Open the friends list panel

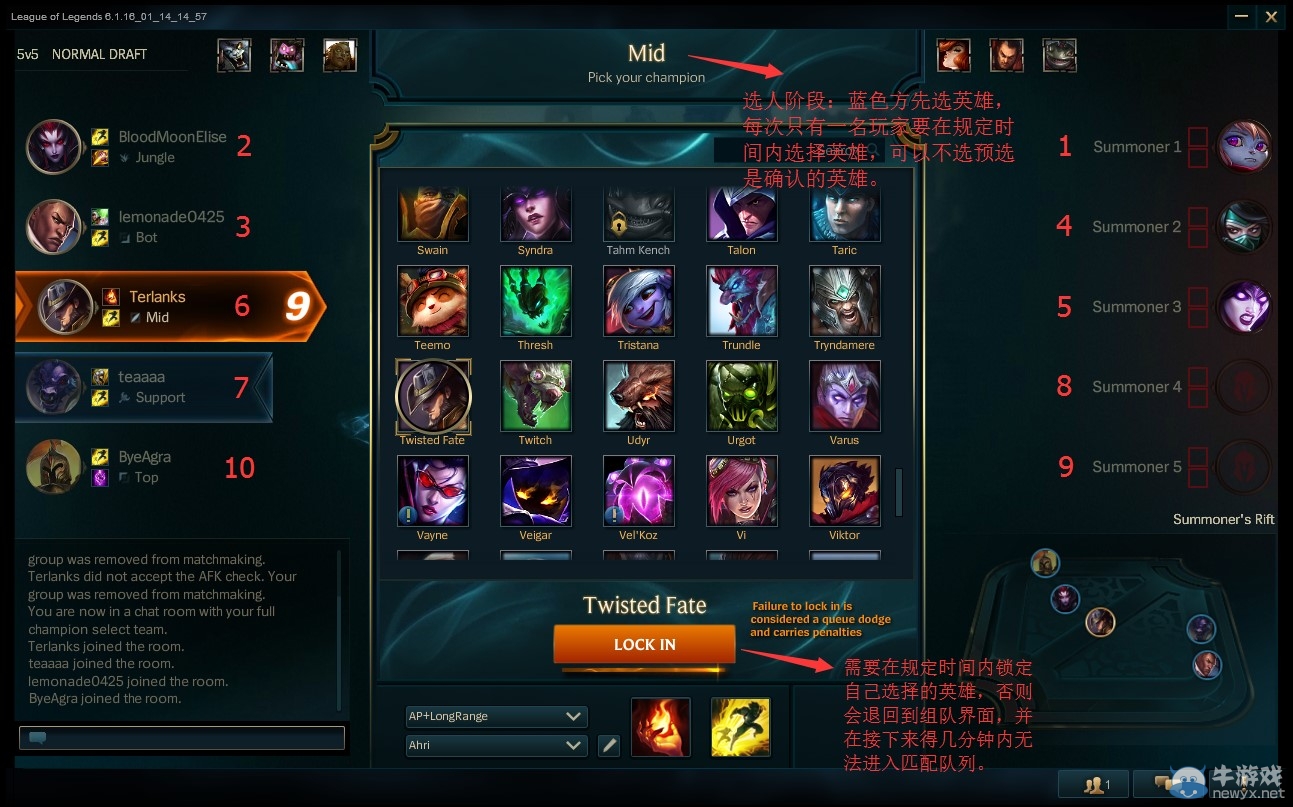coord(1094,784)
